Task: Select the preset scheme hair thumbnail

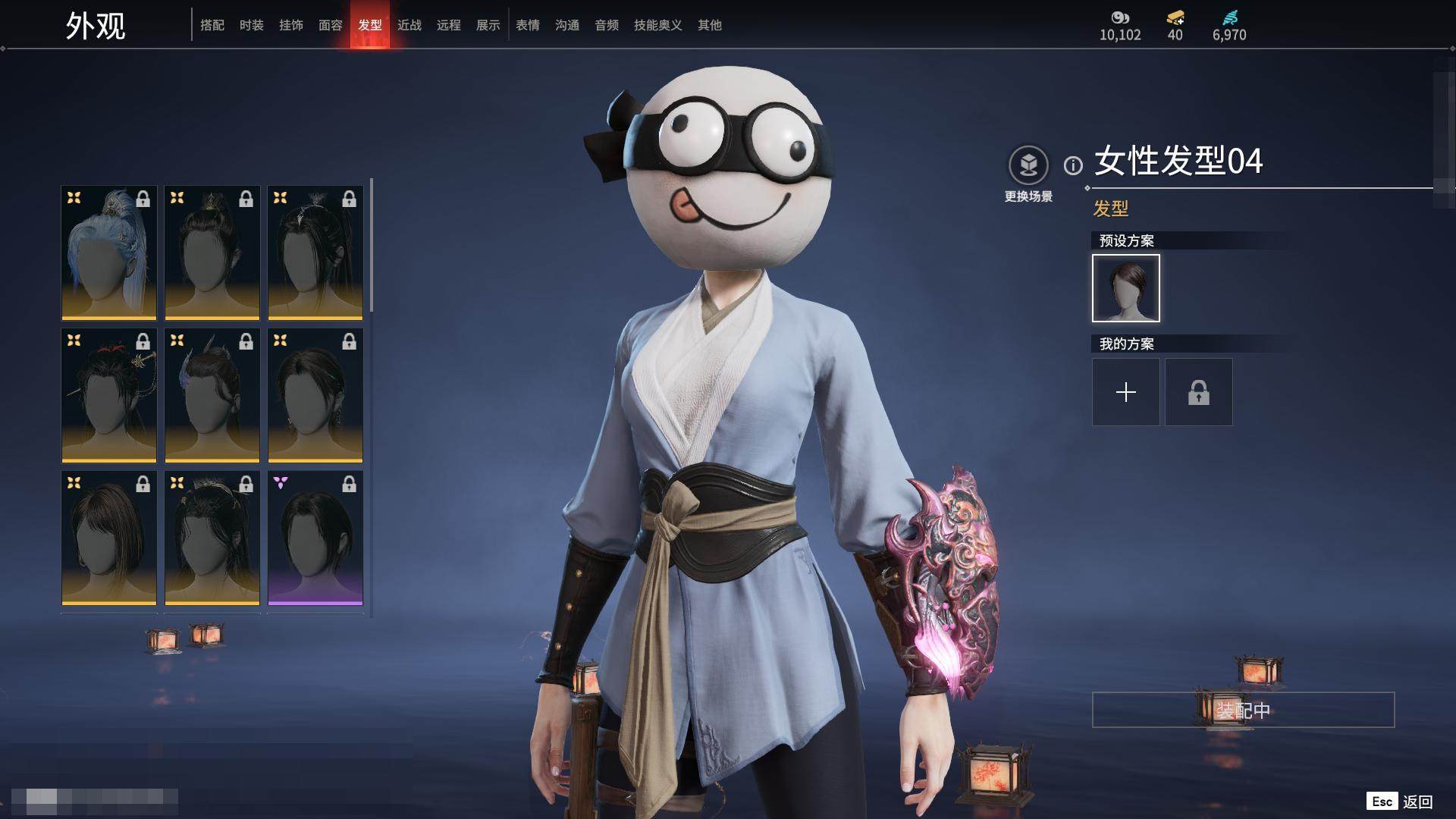Action: point(1126,288)
